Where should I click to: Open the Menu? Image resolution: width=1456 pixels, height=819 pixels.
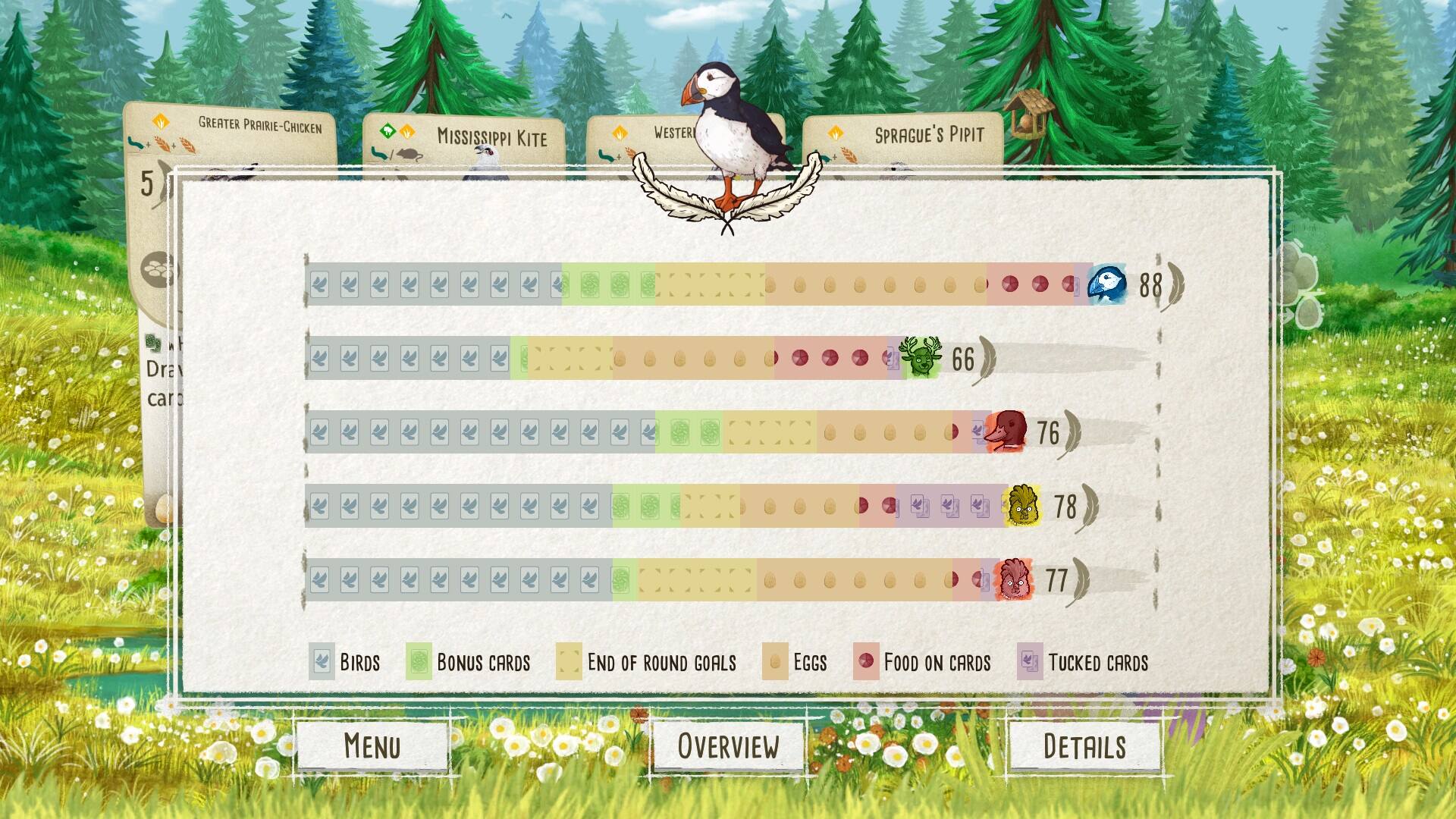point(372,745)
